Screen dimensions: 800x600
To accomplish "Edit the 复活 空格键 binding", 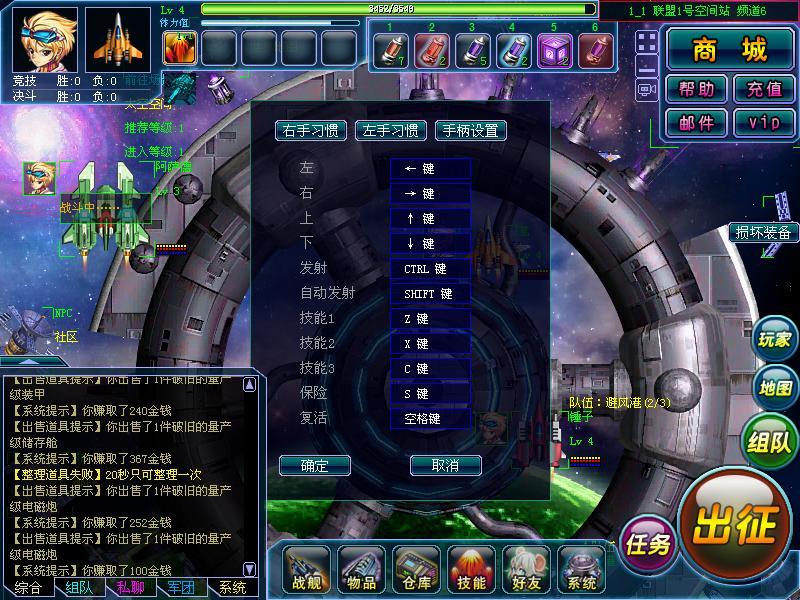I will 430,419.
